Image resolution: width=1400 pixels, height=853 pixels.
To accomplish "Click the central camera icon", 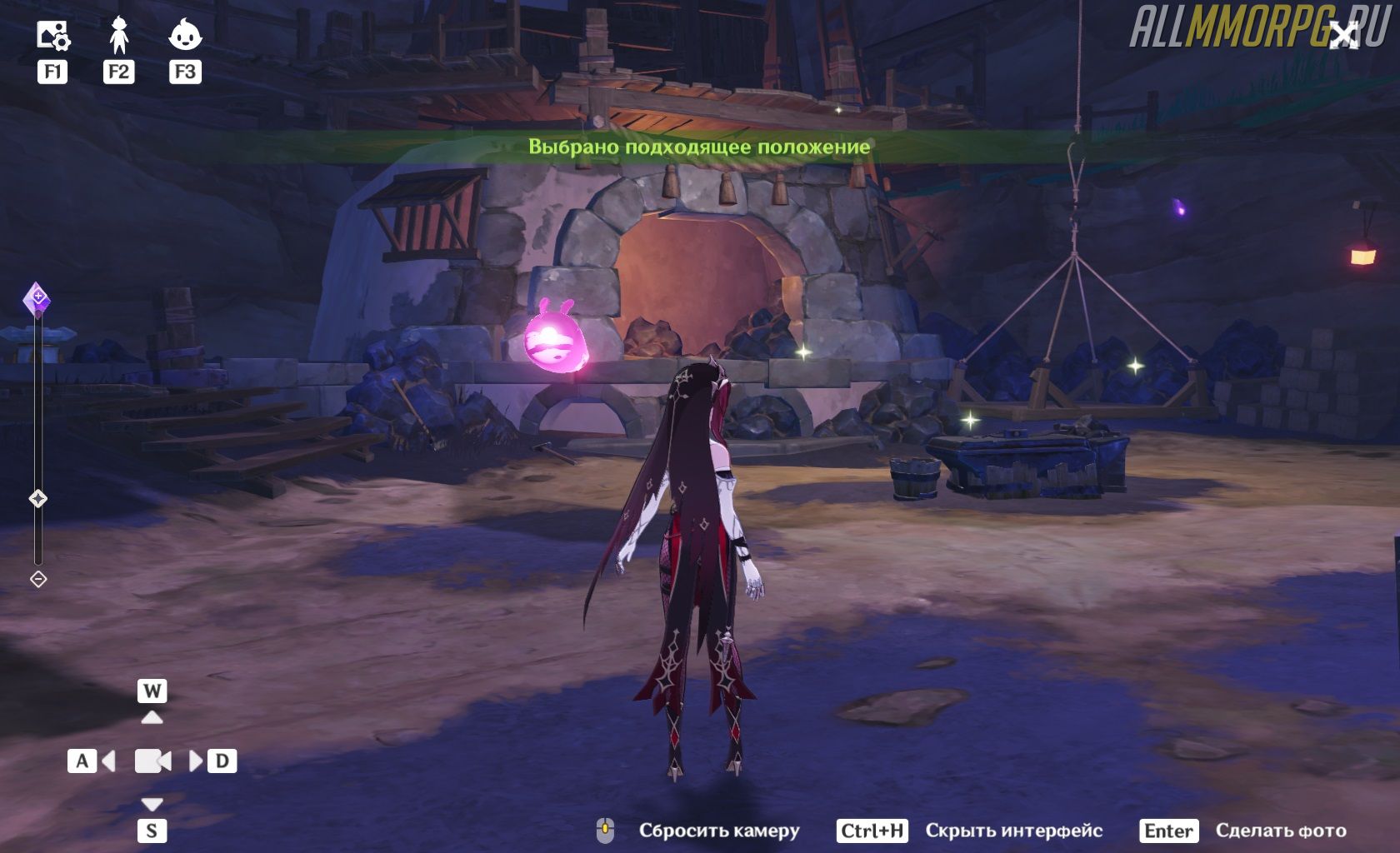I will pos(152,761).
